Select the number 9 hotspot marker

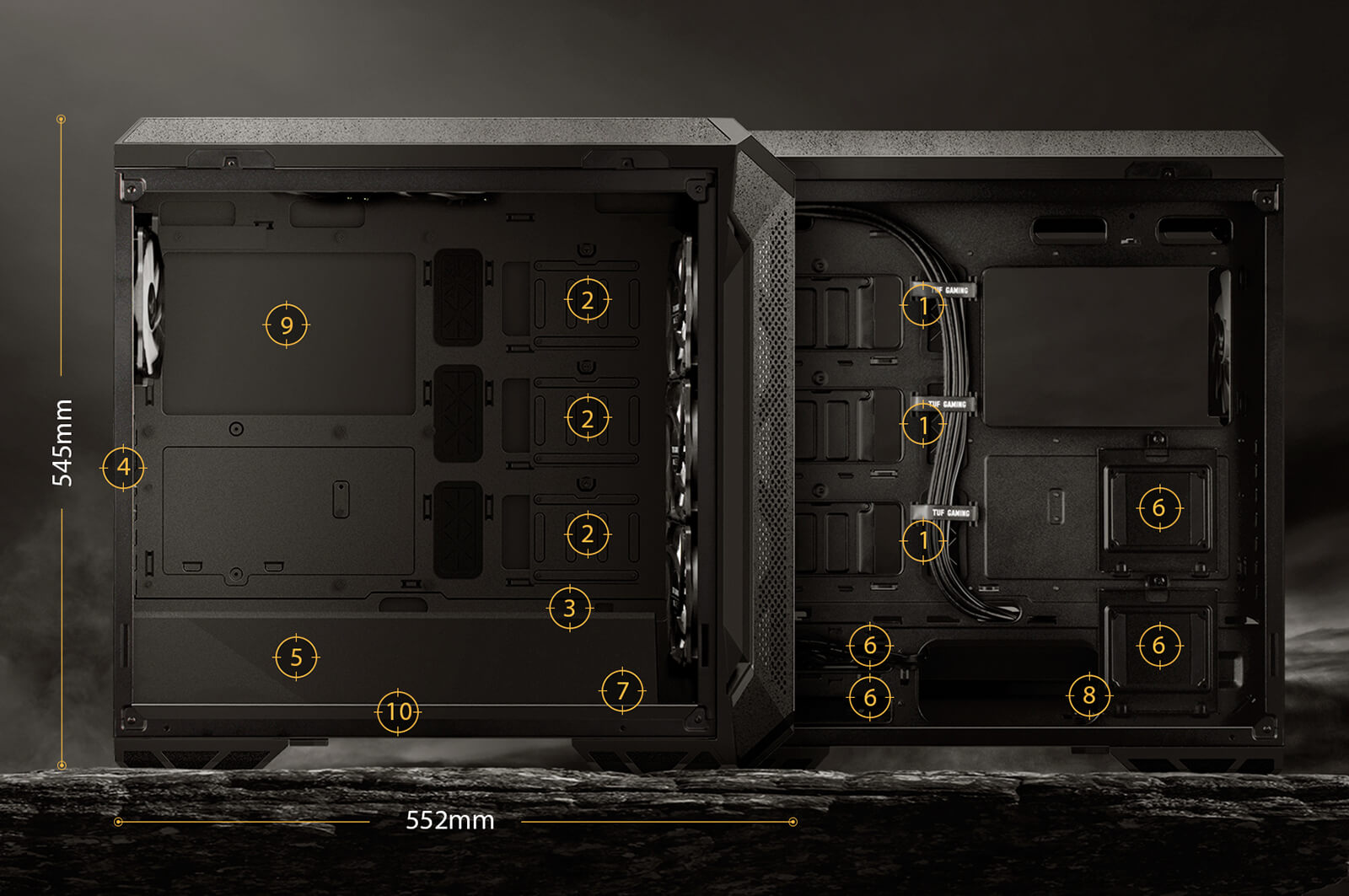[287, 325]
